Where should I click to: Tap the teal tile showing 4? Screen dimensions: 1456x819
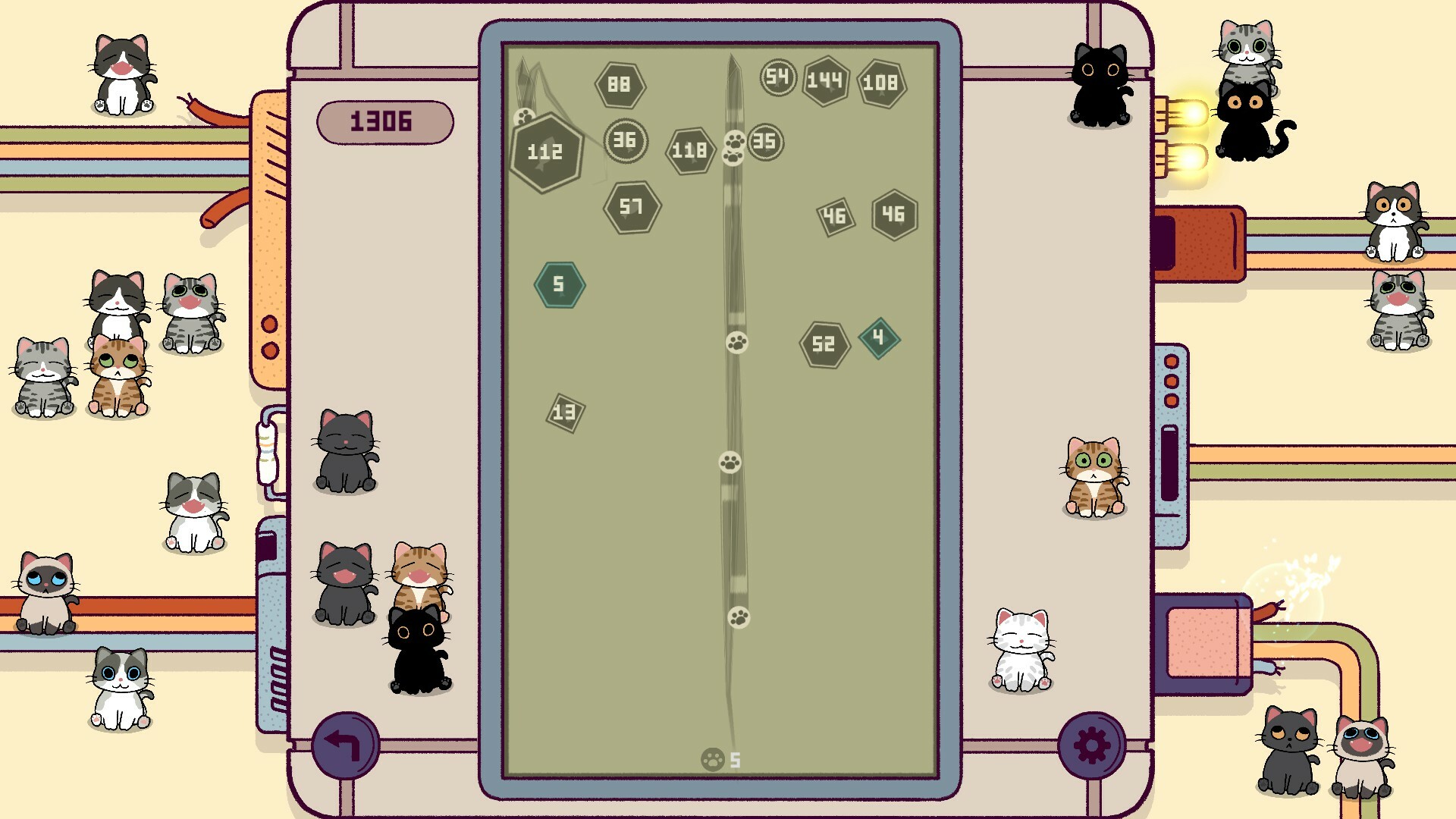(x=878, y=337)
